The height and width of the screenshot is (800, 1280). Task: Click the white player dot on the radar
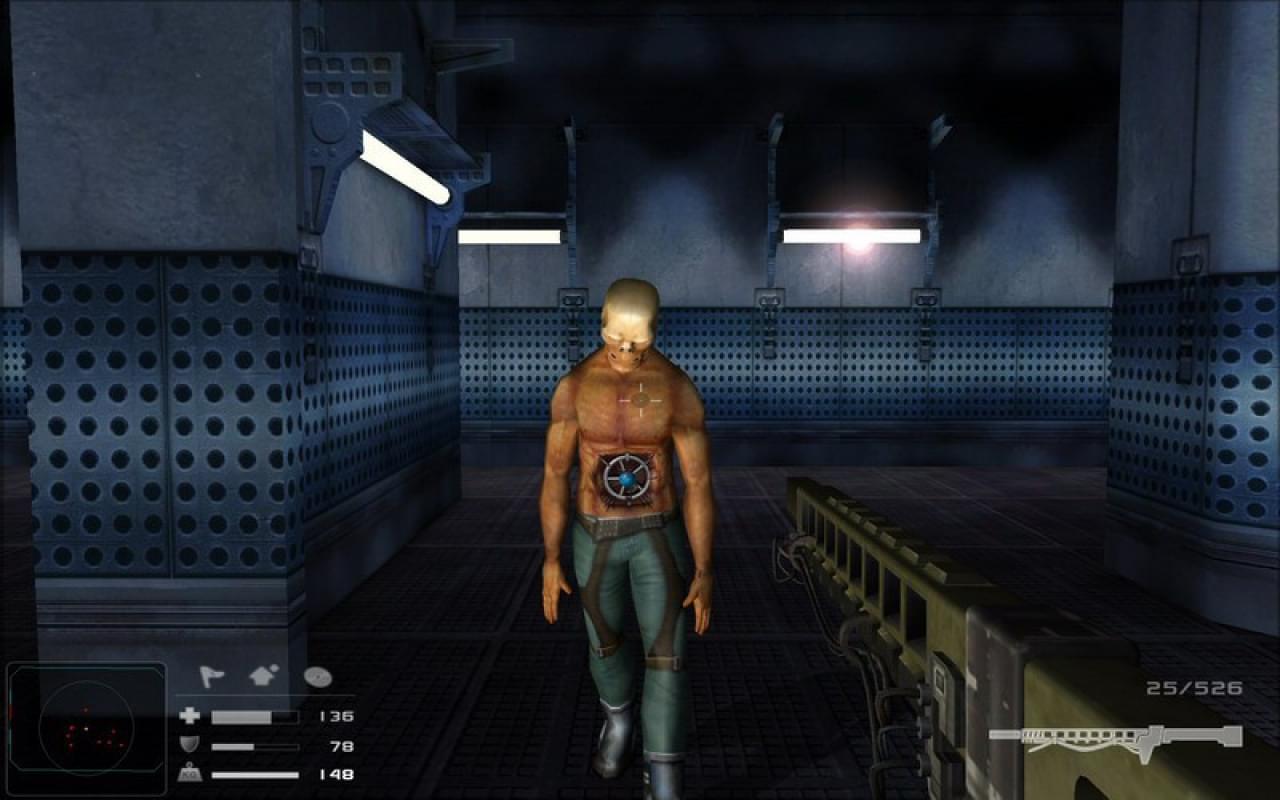pos(85,728)
